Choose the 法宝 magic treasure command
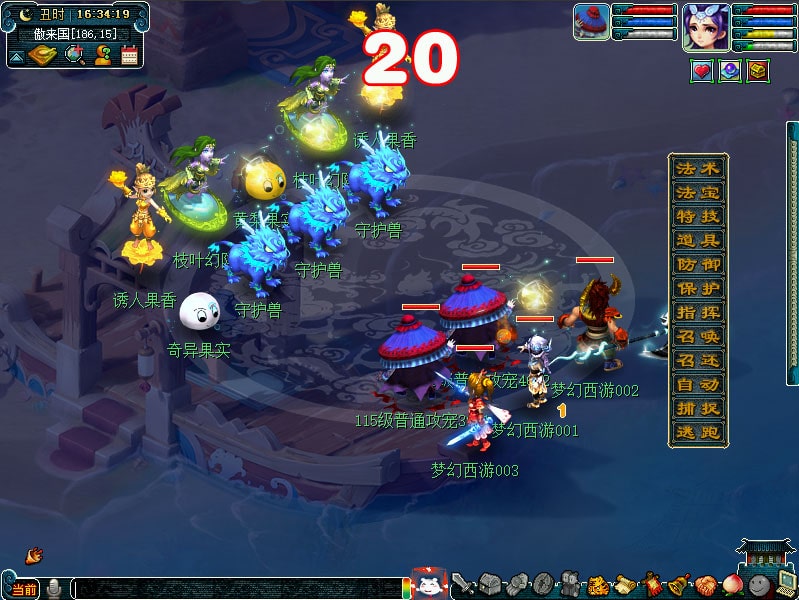Viewport: 799px width, 600px height. (697, 192)
